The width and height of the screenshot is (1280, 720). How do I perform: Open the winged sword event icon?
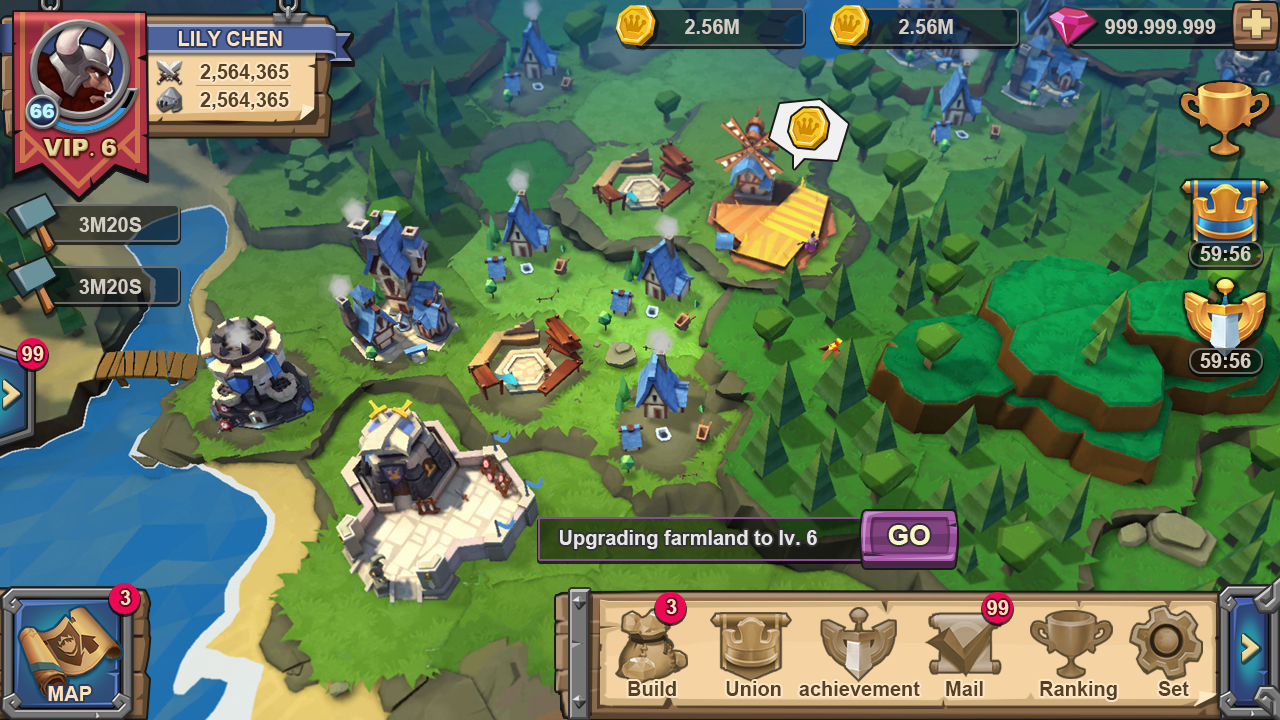[1225, 320]
